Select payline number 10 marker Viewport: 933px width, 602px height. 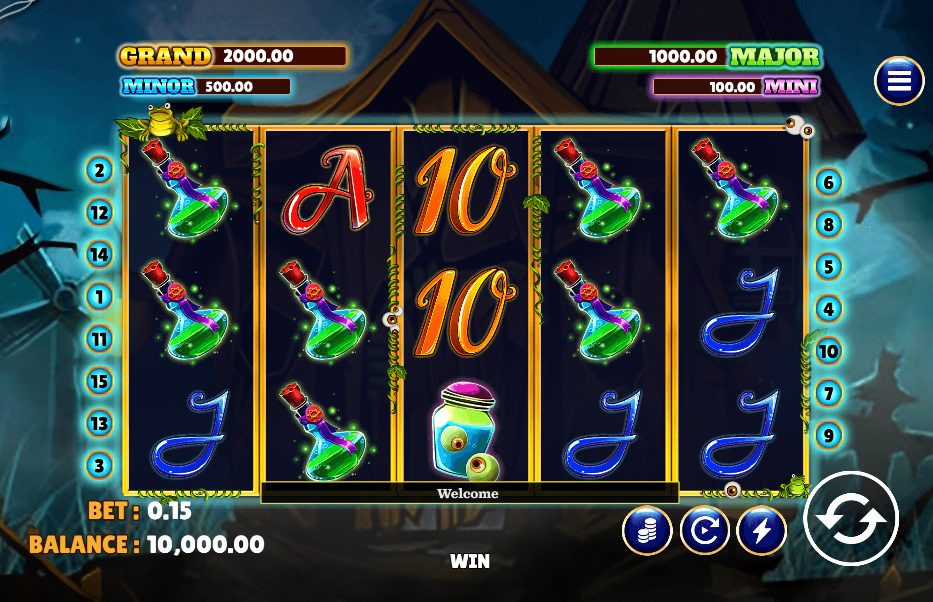click(828, 351)
